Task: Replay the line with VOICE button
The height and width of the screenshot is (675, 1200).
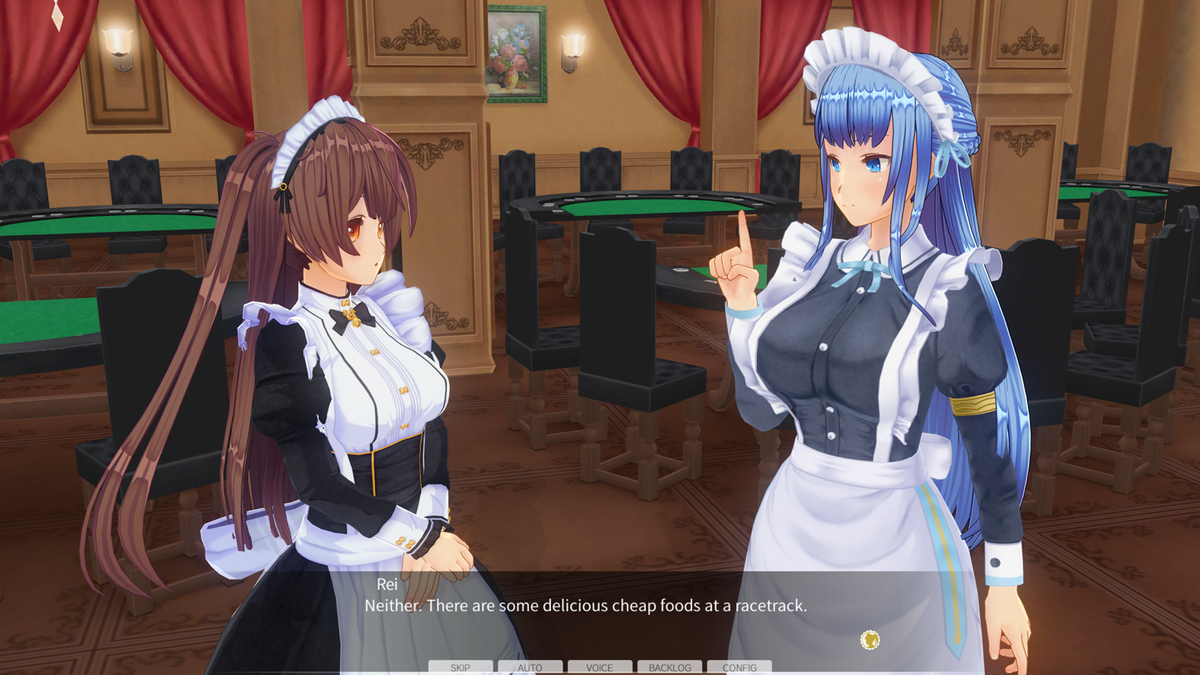Action: (600, 667)
